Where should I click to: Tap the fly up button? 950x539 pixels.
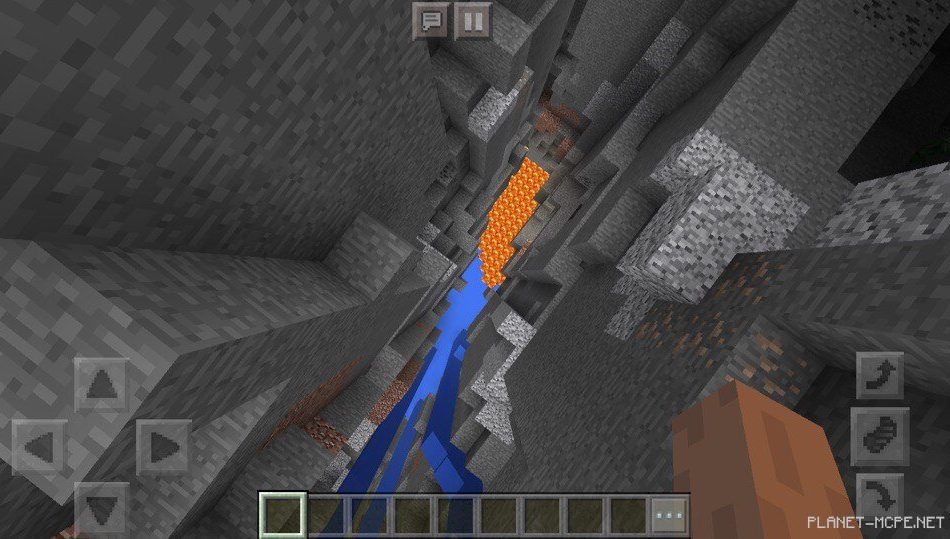pyautogui.click(x=881, y=376)
